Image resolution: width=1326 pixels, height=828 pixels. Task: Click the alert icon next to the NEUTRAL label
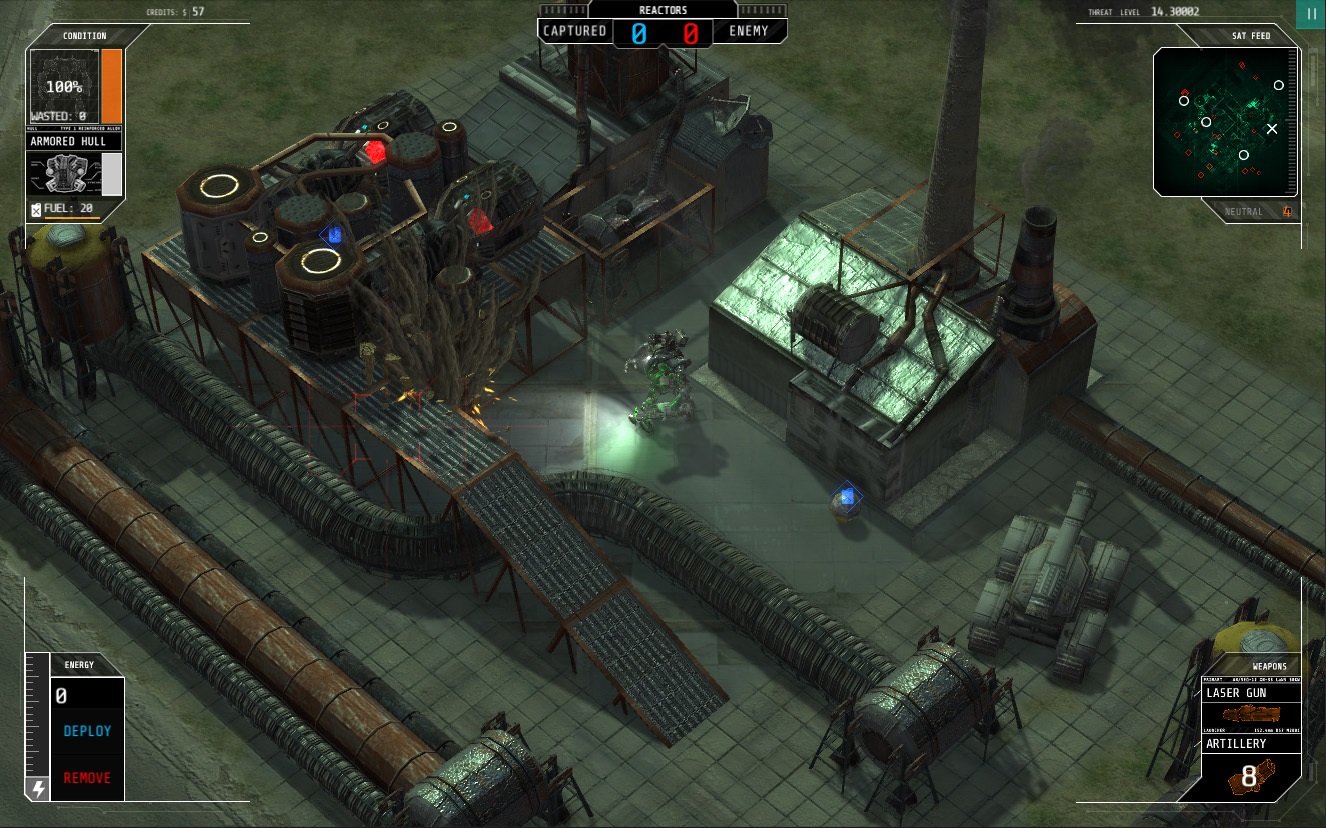(x=1287, y=211)
